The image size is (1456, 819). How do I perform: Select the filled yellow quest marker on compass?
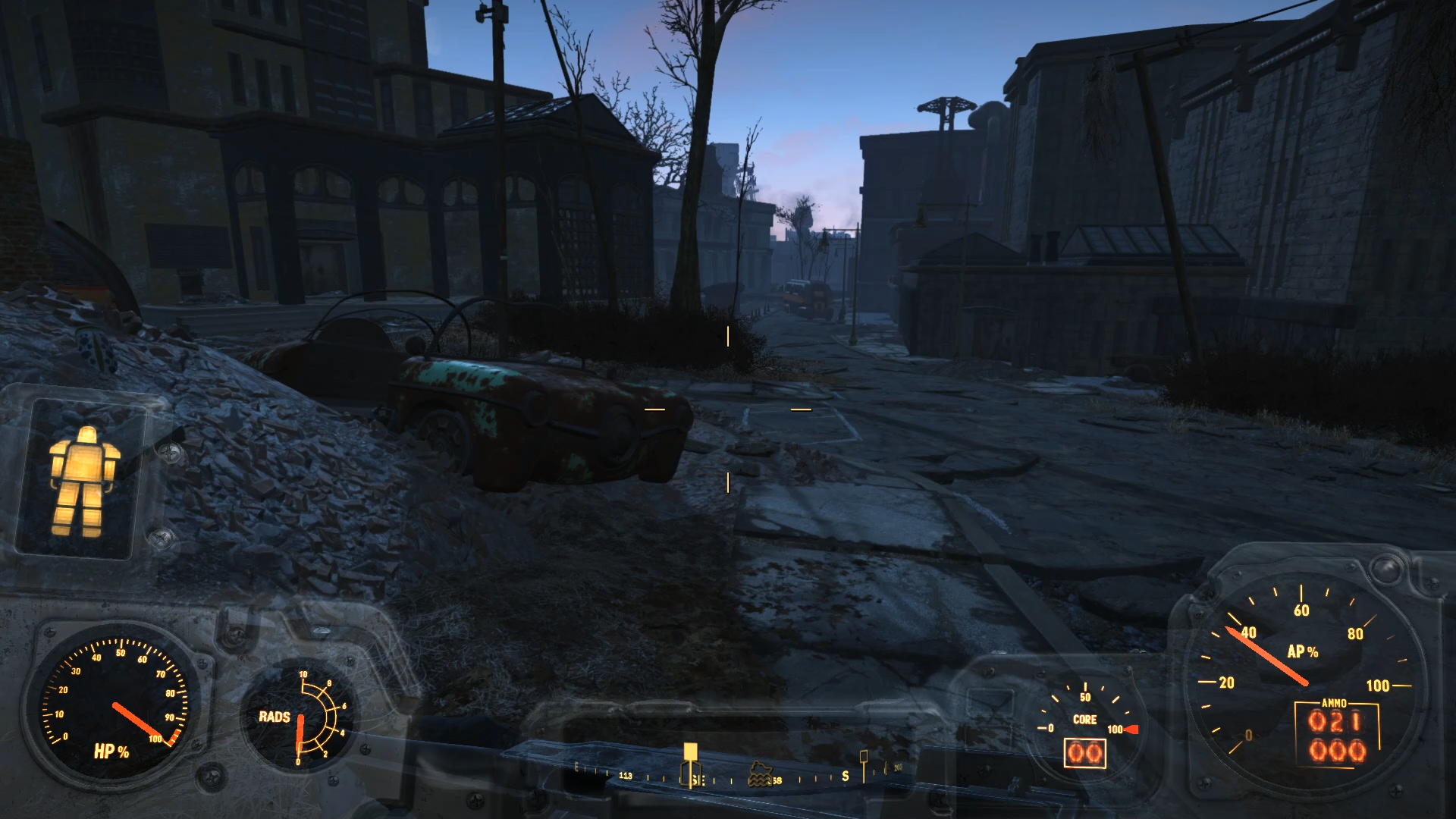[689, 752]
